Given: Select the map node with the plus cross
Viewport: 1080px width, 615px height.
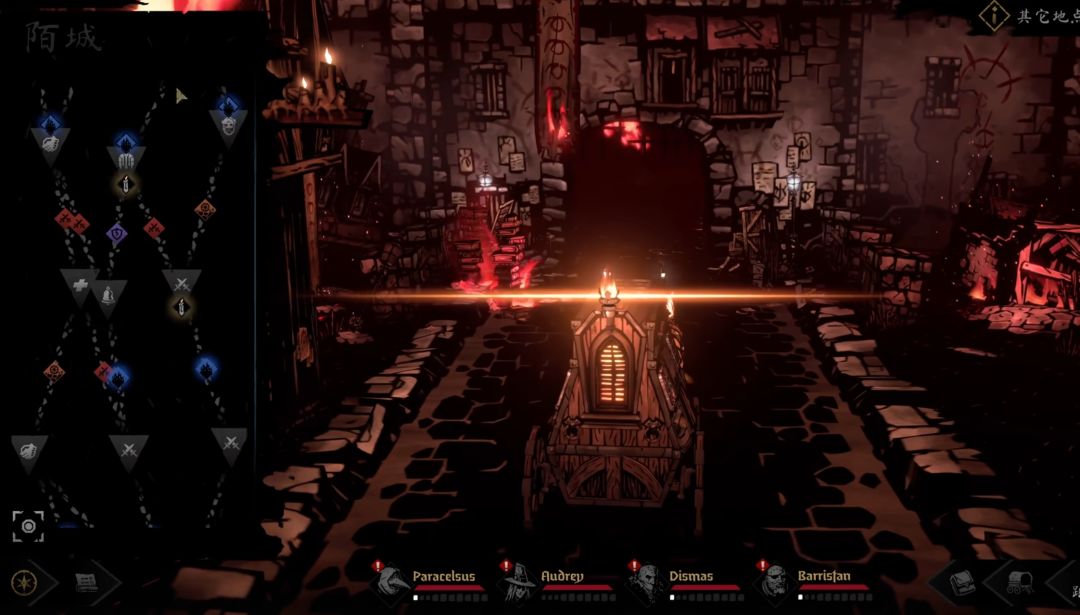Looking at the screenshot, I should (x=79, y=285).
